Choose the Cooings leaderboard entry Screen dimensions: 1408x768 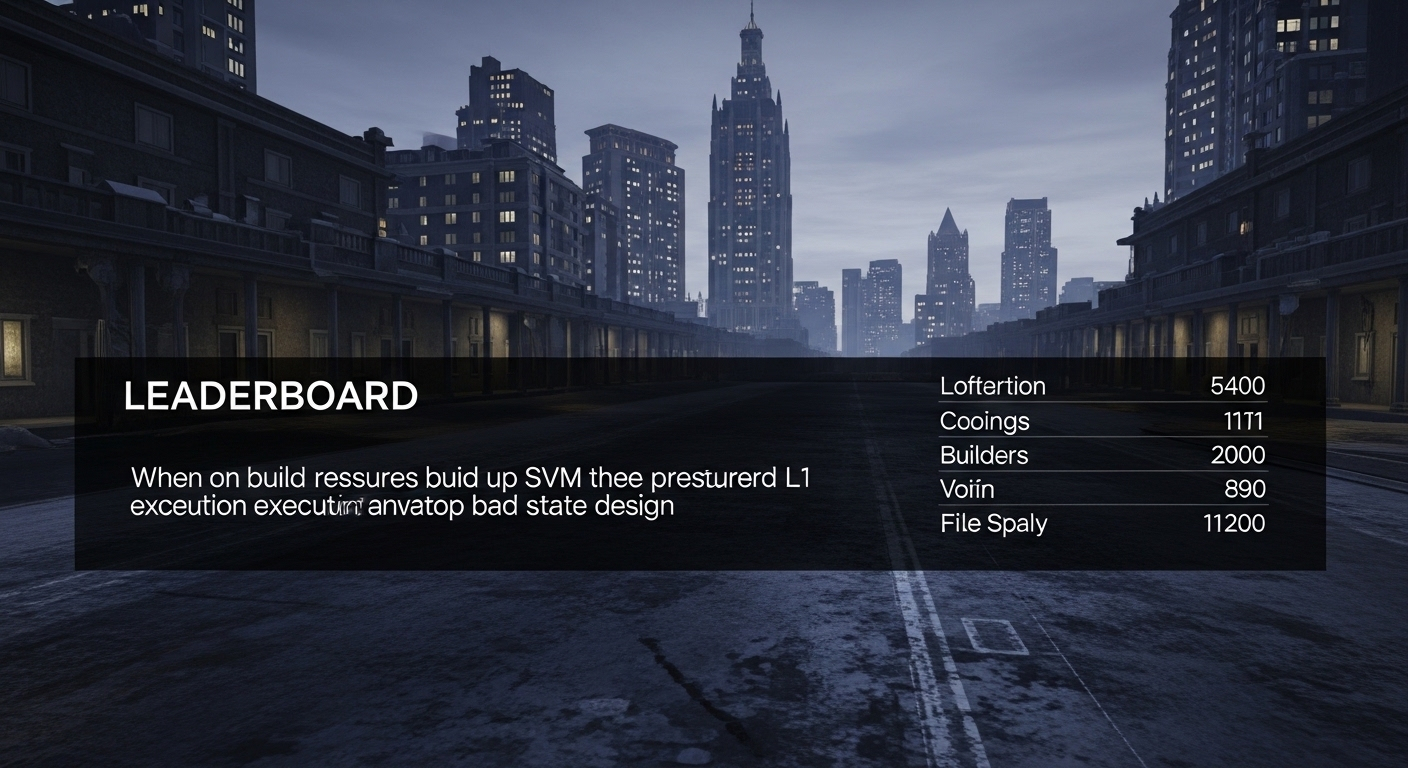[1102, 421]
